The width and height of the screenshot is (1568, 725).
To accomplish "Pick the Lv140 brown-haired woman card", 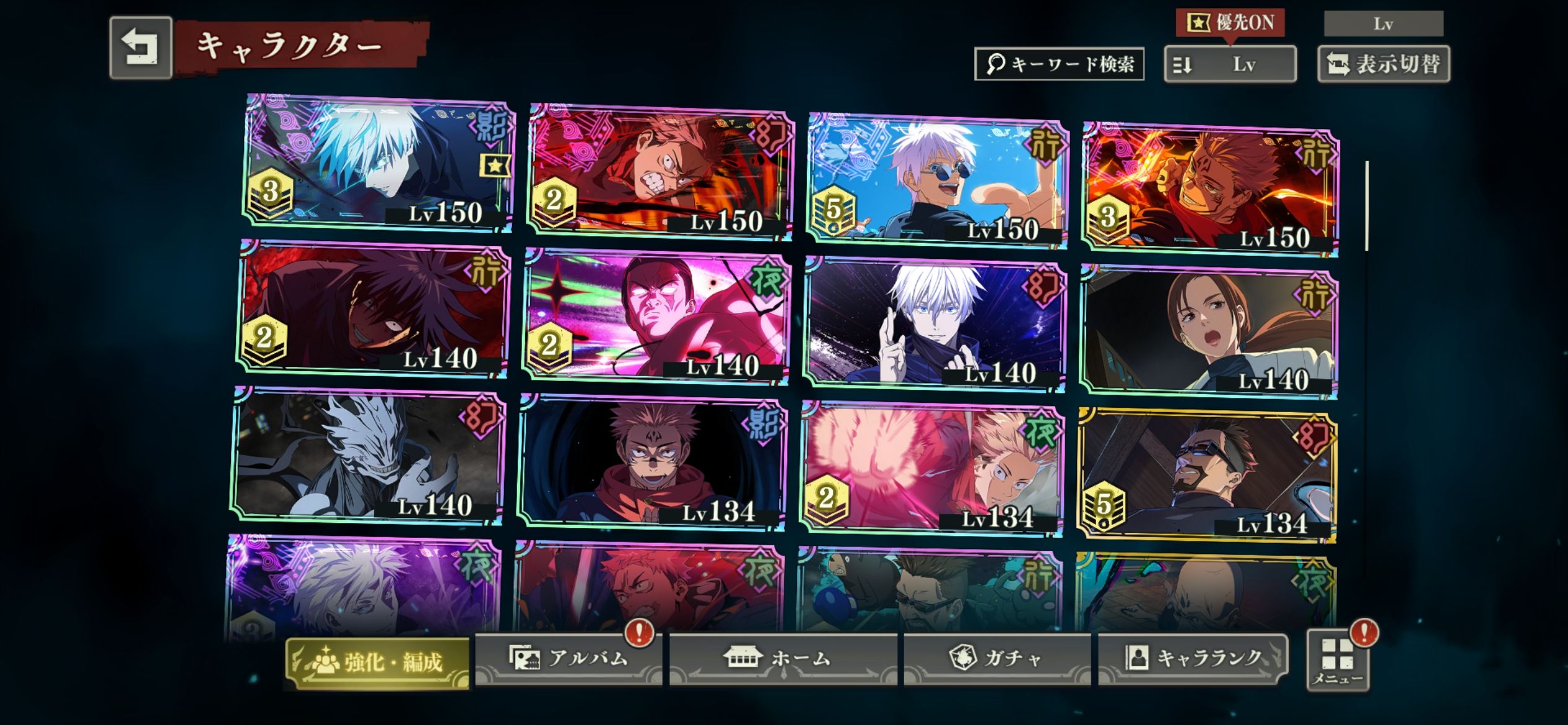I will click(x=1208, y=332).
